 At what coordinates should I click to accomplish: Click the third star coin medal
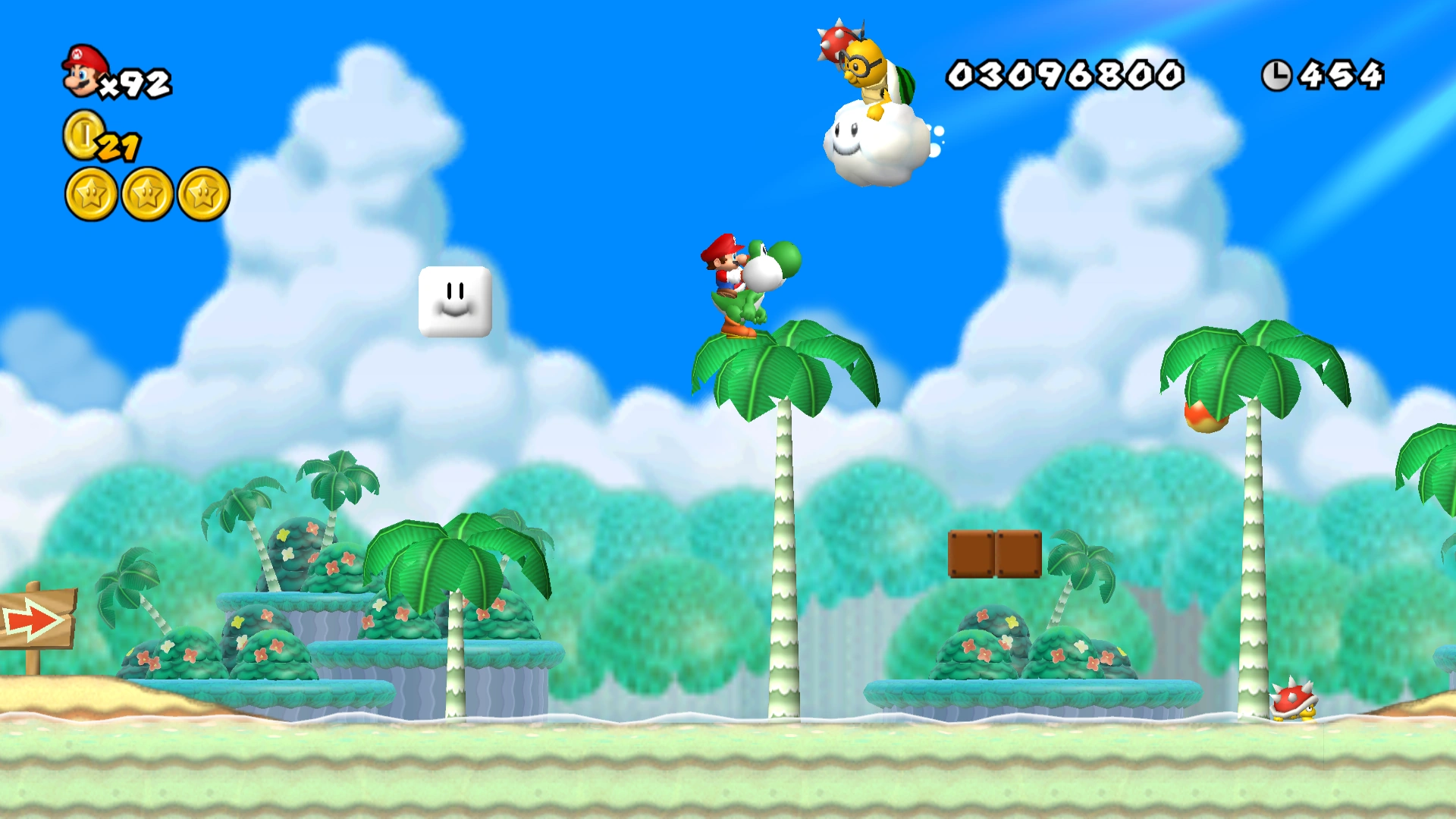pyautogui.click(x=203, y=193)
